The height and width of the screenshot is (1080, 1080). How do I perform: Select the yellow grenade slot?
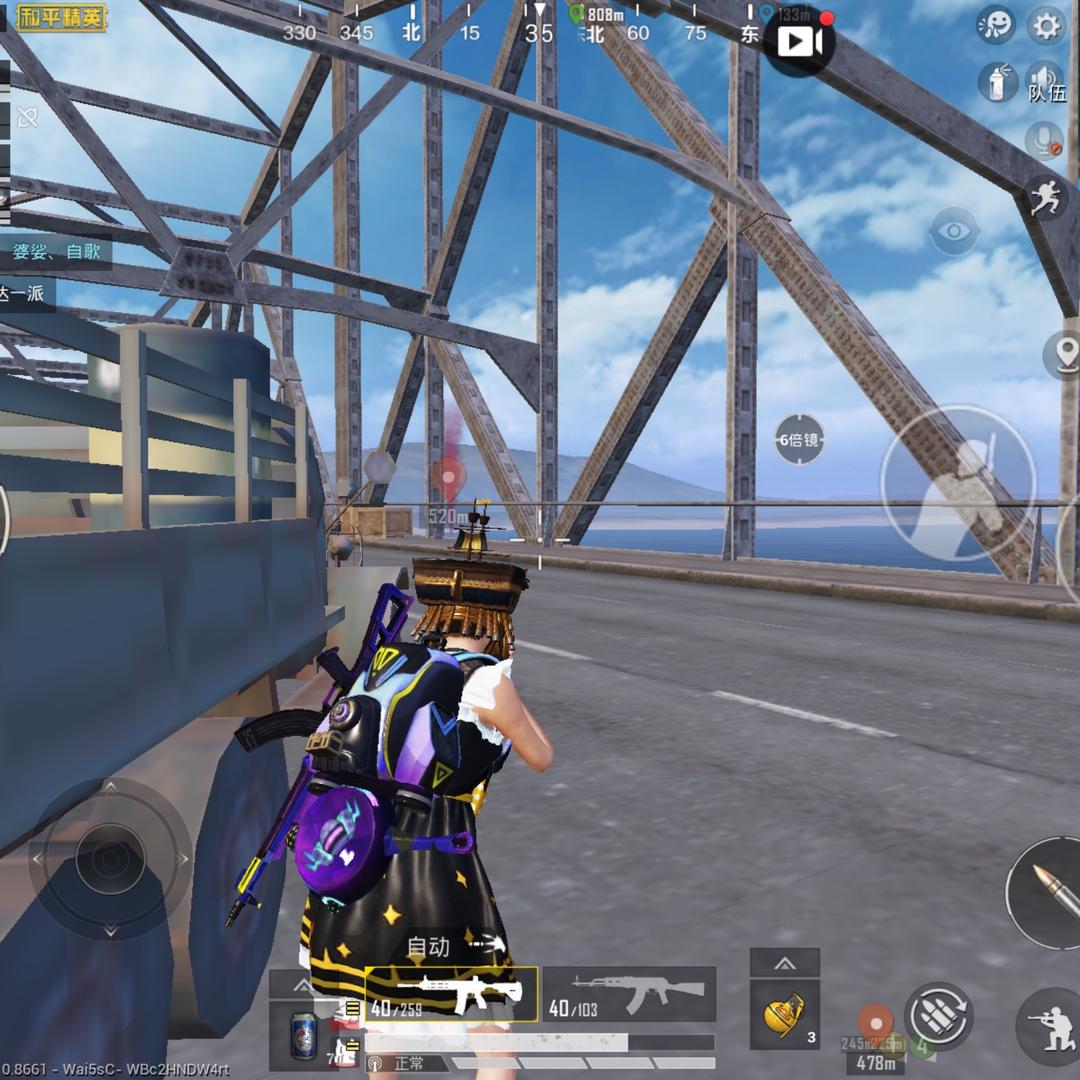[785, 1015]
